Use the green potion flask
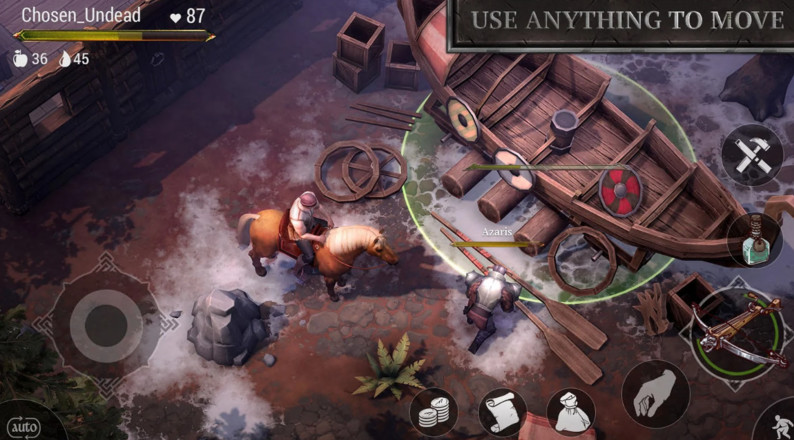Image resolution: width=794 pixels, height=440 pixels. [754, 240]
